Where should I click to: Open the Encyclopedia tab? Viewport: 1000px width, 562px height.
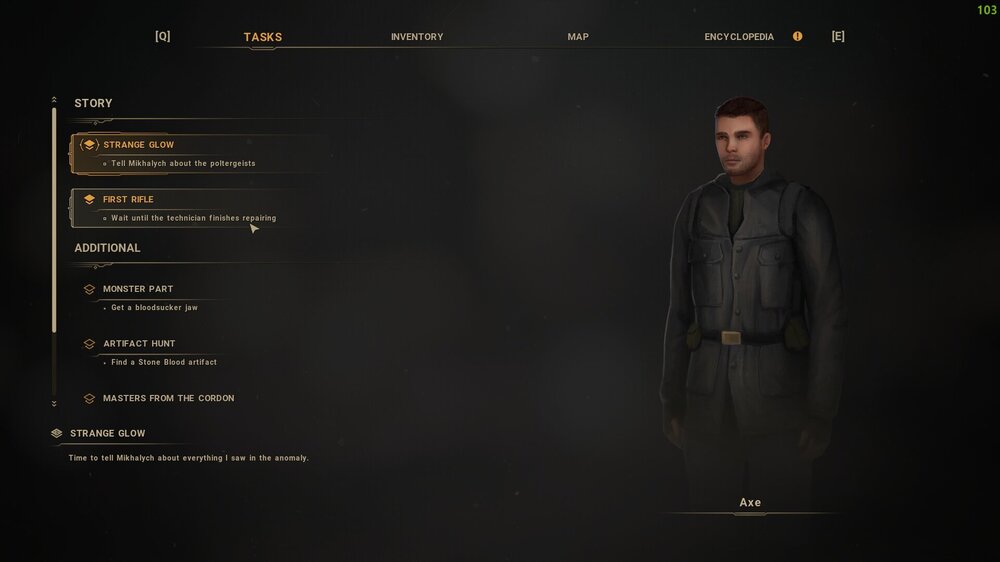click(739, 37)
